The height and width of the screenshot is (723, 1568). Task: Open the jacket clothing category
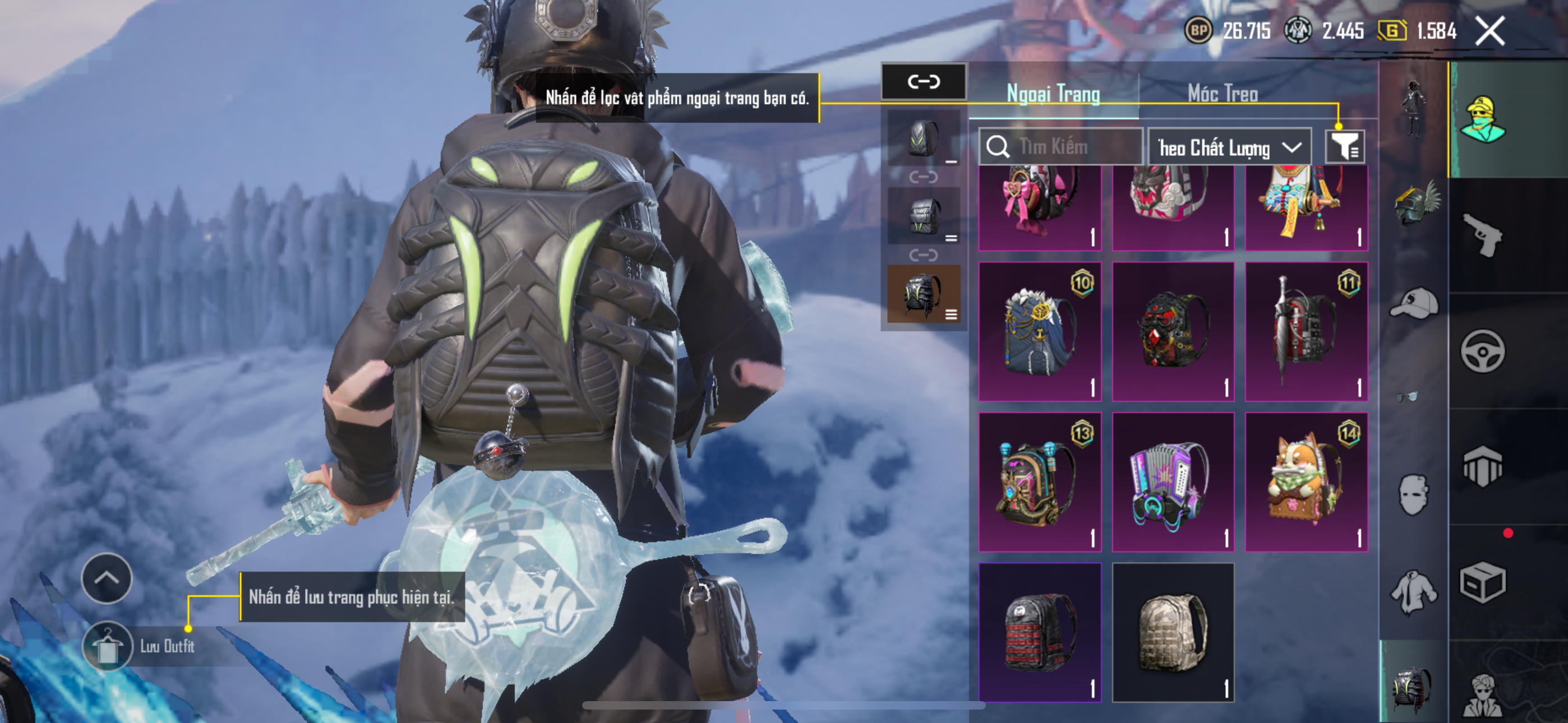pos(1414,590)
